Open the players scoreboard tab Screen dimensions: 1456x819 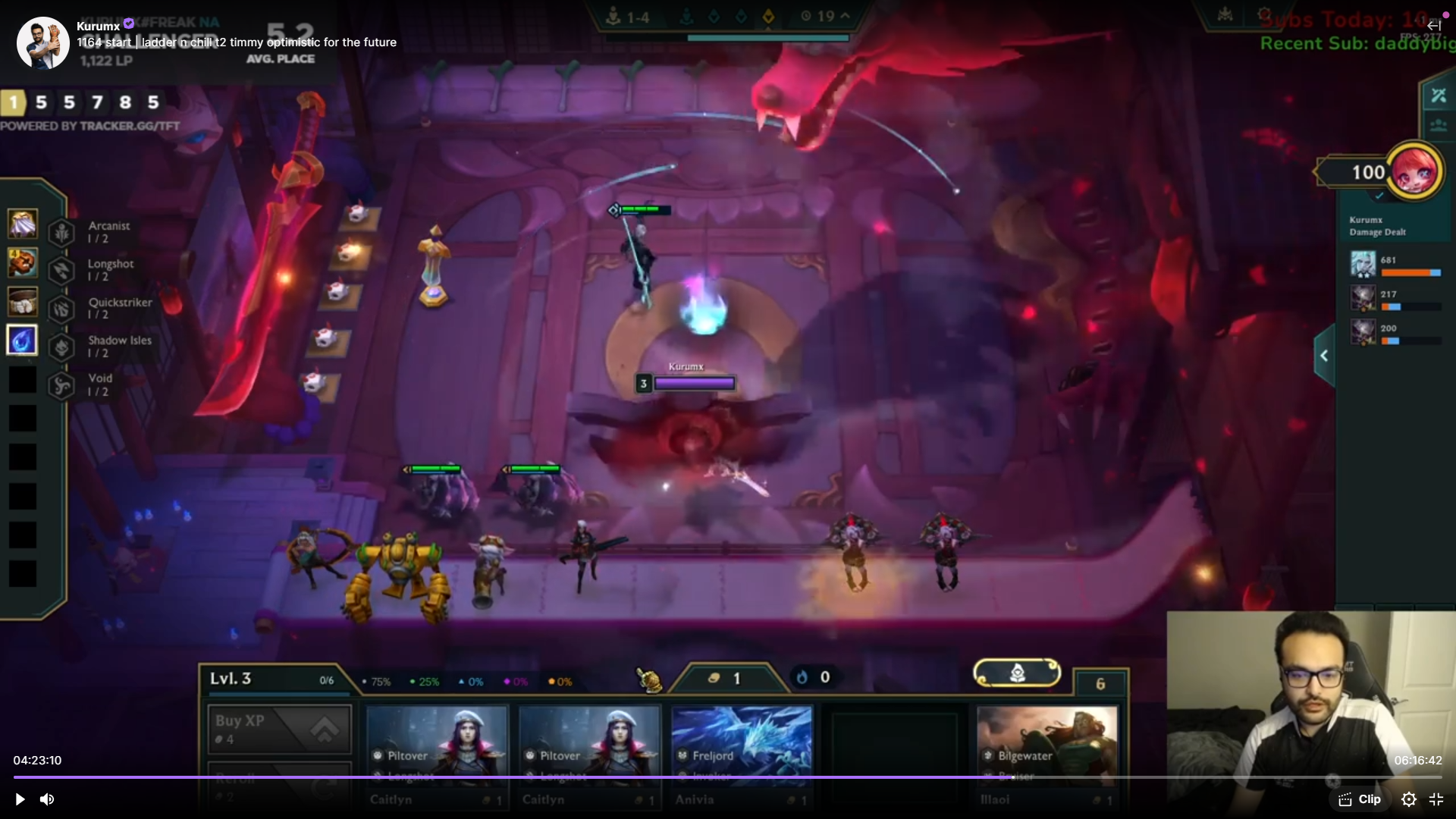(1438, 126)
